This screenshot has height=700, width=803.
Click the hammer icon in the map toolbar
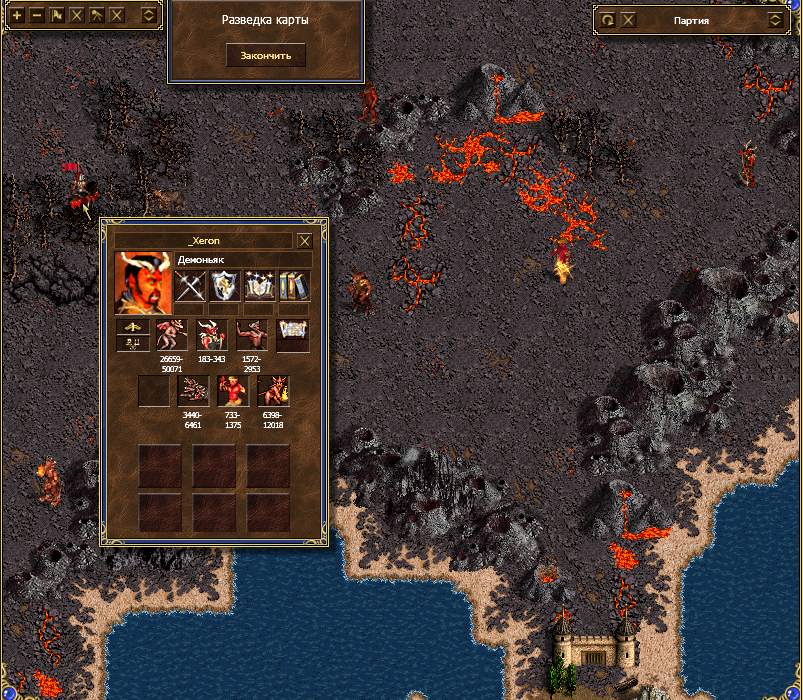[97, 16]
